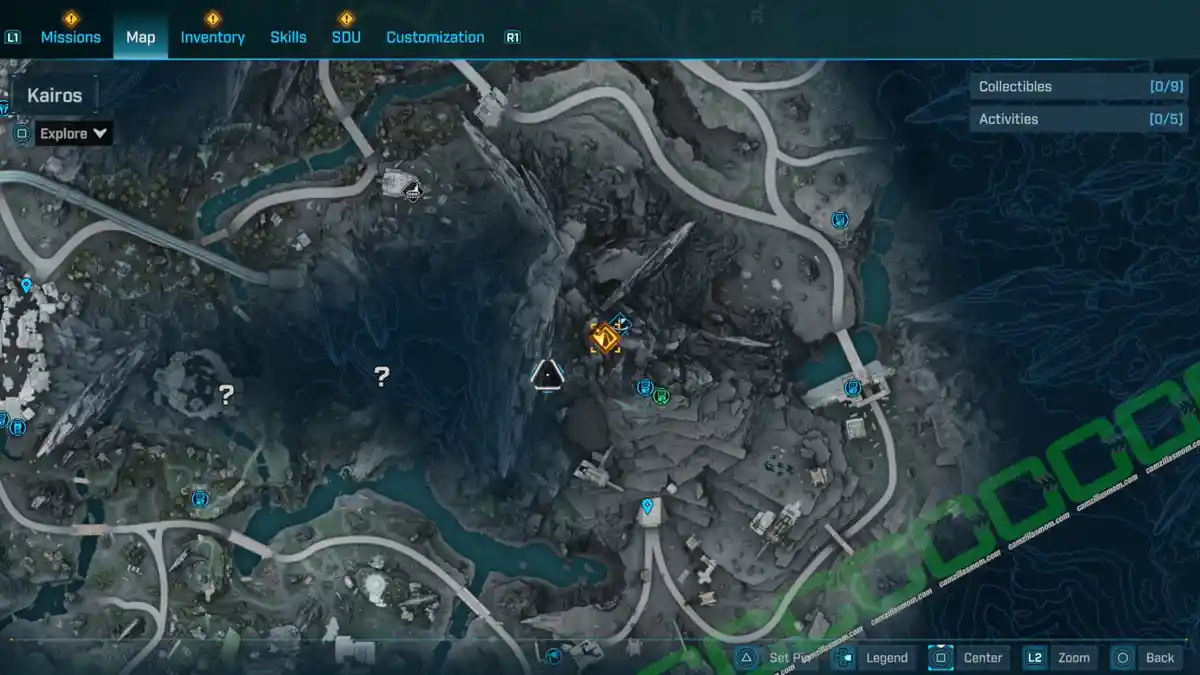Switch to the Customization tab

click(x=435, y=37)
